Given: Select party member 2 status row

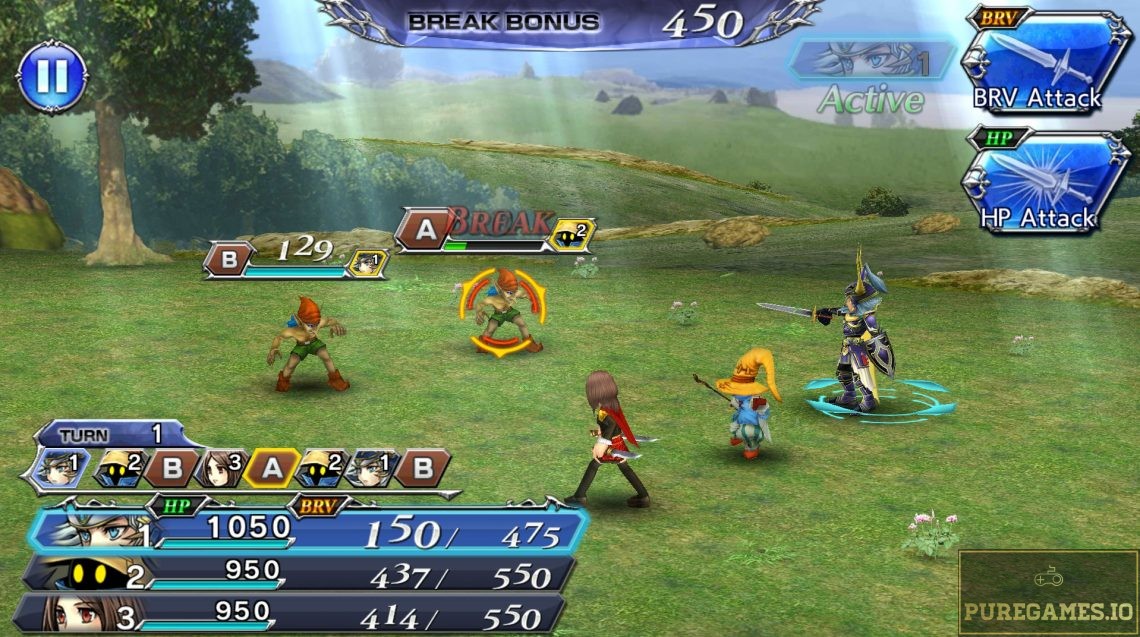Looking at the screenshot, I should click(x=300, y=574).
